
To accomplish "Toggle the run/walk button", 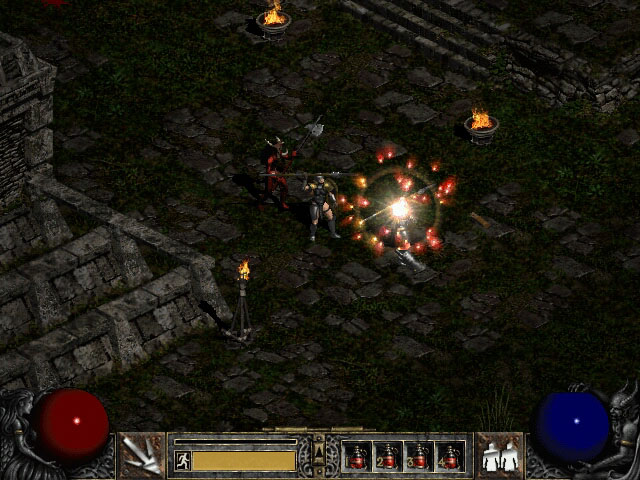I will [x=183, y=460].
